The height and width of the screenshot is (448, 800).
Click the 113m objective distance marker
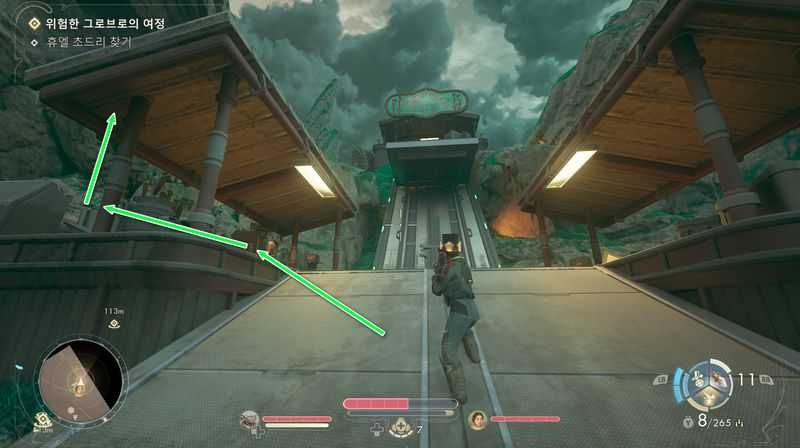(x=113, y=317)
